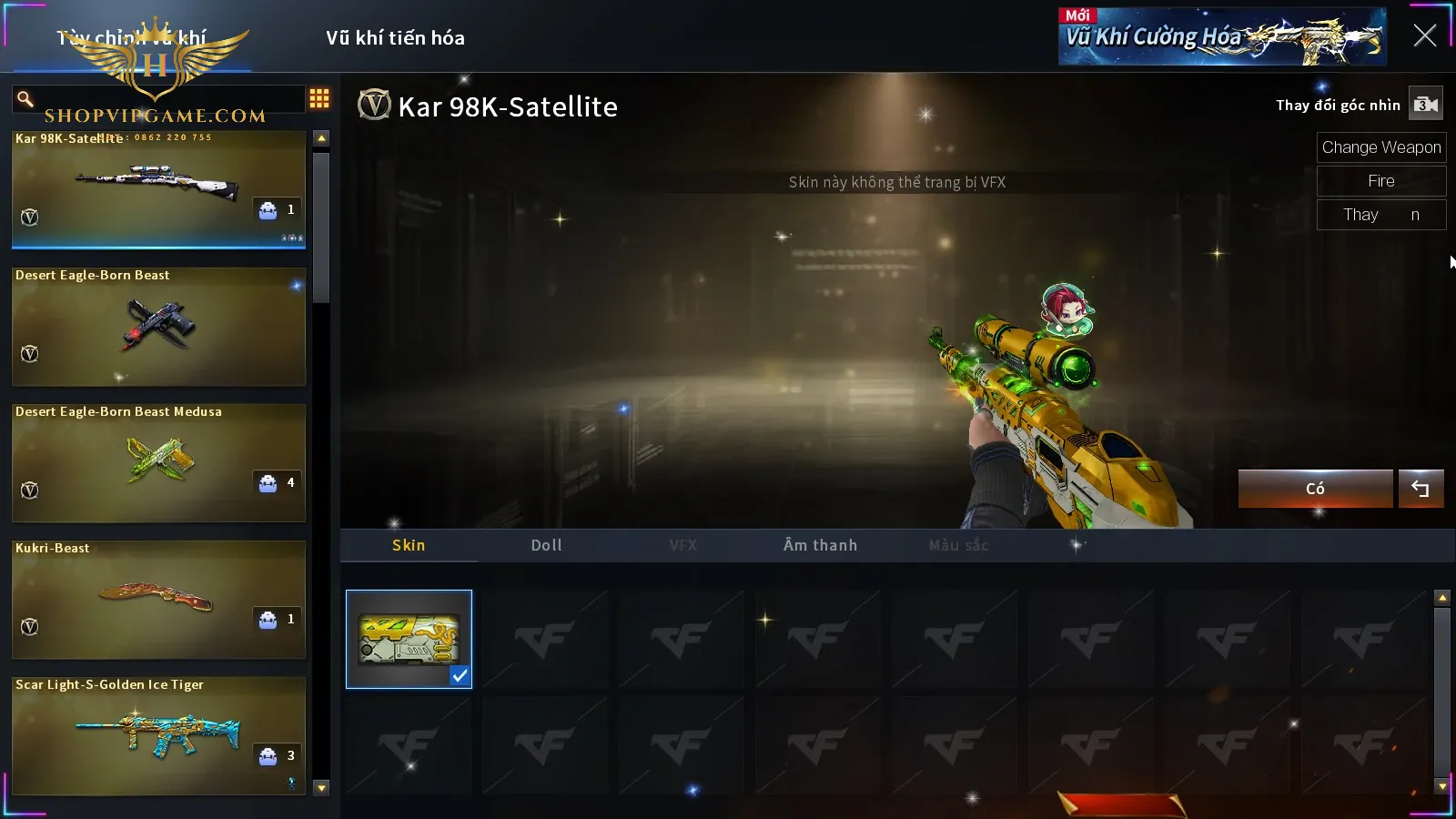Activate the Fire preview button

tap(1380, 181)
